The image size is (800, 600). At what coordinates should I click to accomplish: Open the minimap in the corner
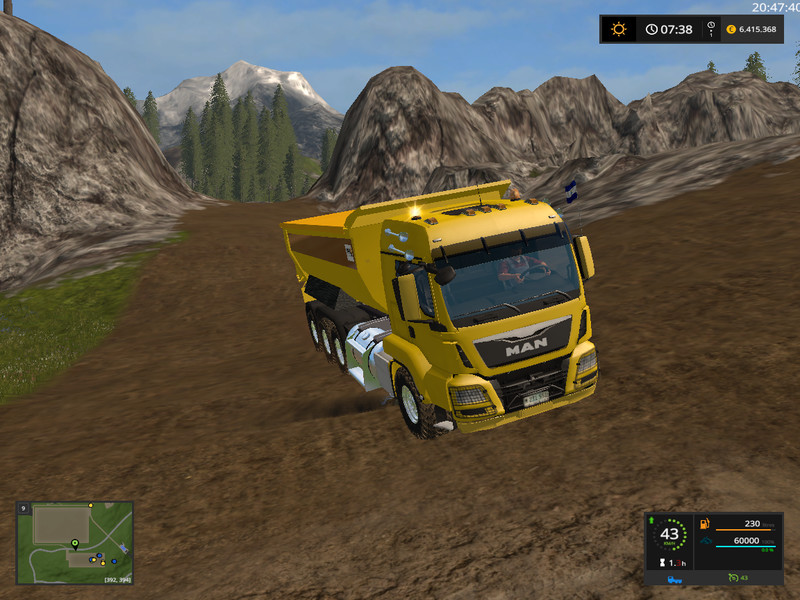(x=75, y=542)
